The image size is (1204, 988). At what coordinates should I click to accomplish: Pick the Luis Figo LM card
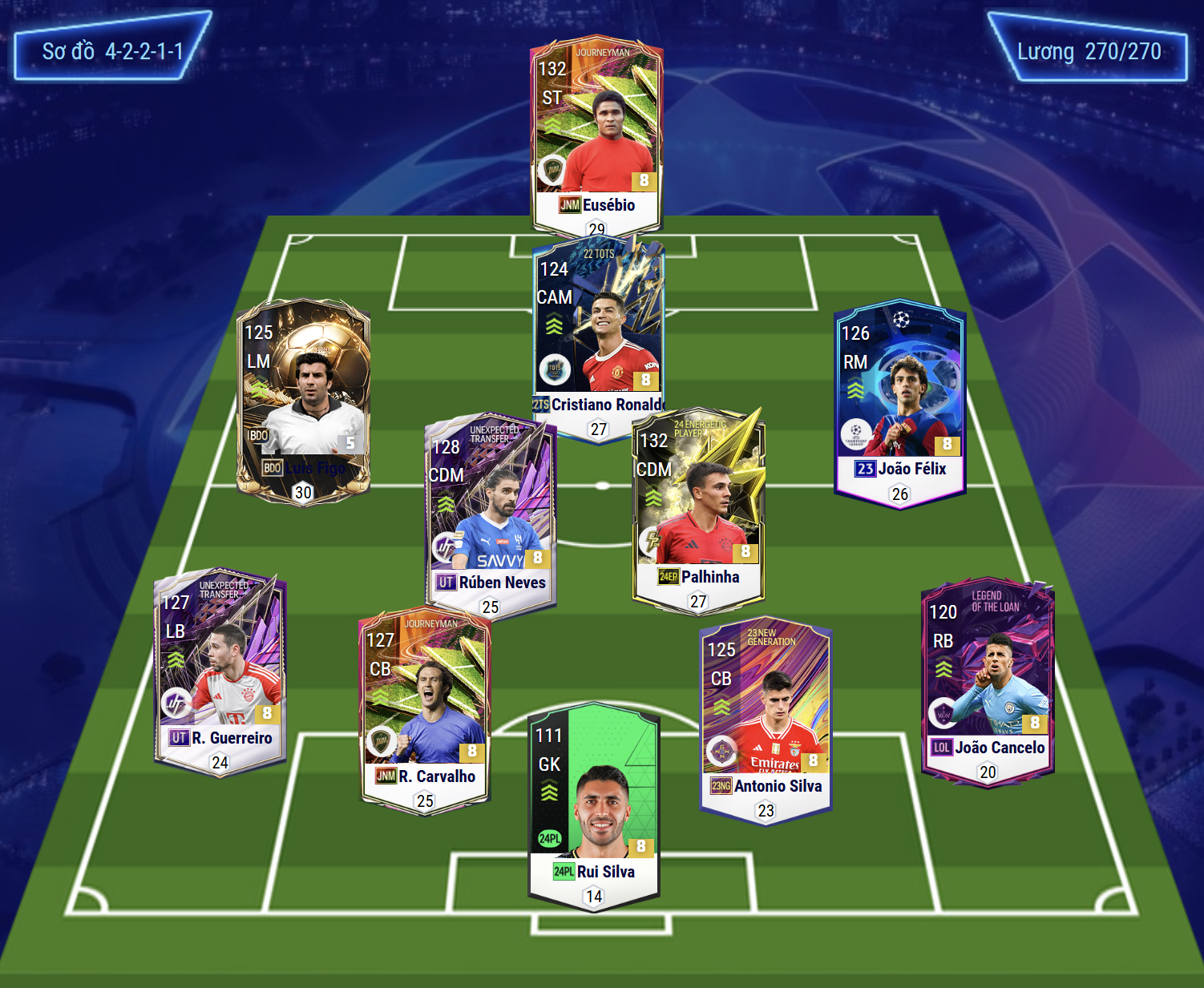click(303, 398)
